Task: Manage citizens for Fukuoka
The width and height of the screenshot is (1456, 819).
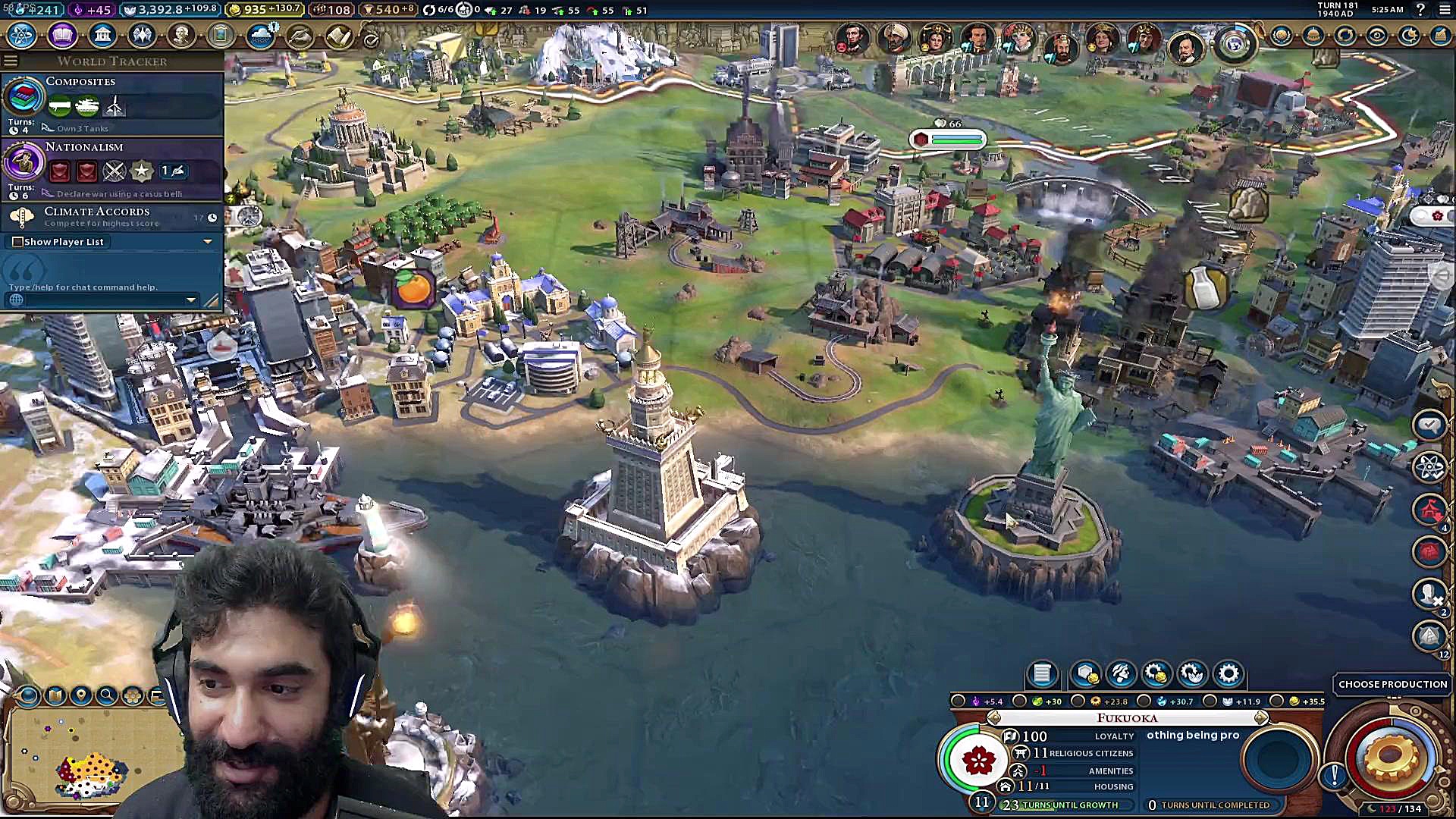Action: [1120, 673]
